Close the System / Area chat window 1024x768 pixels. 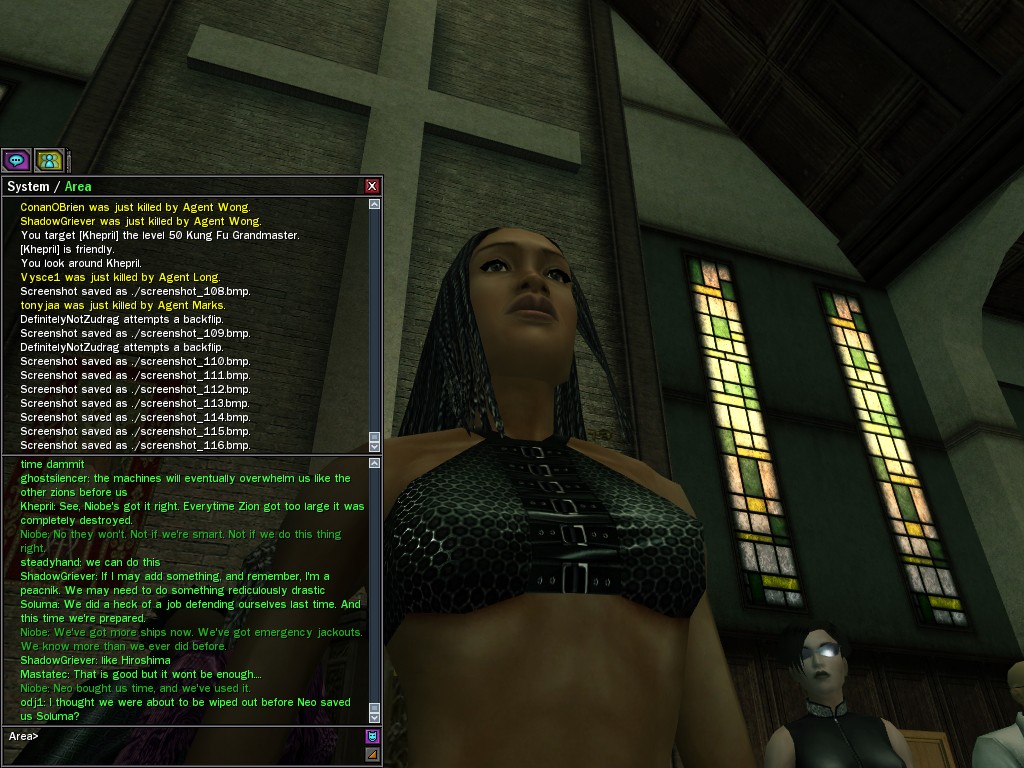[x=372, y=186]
